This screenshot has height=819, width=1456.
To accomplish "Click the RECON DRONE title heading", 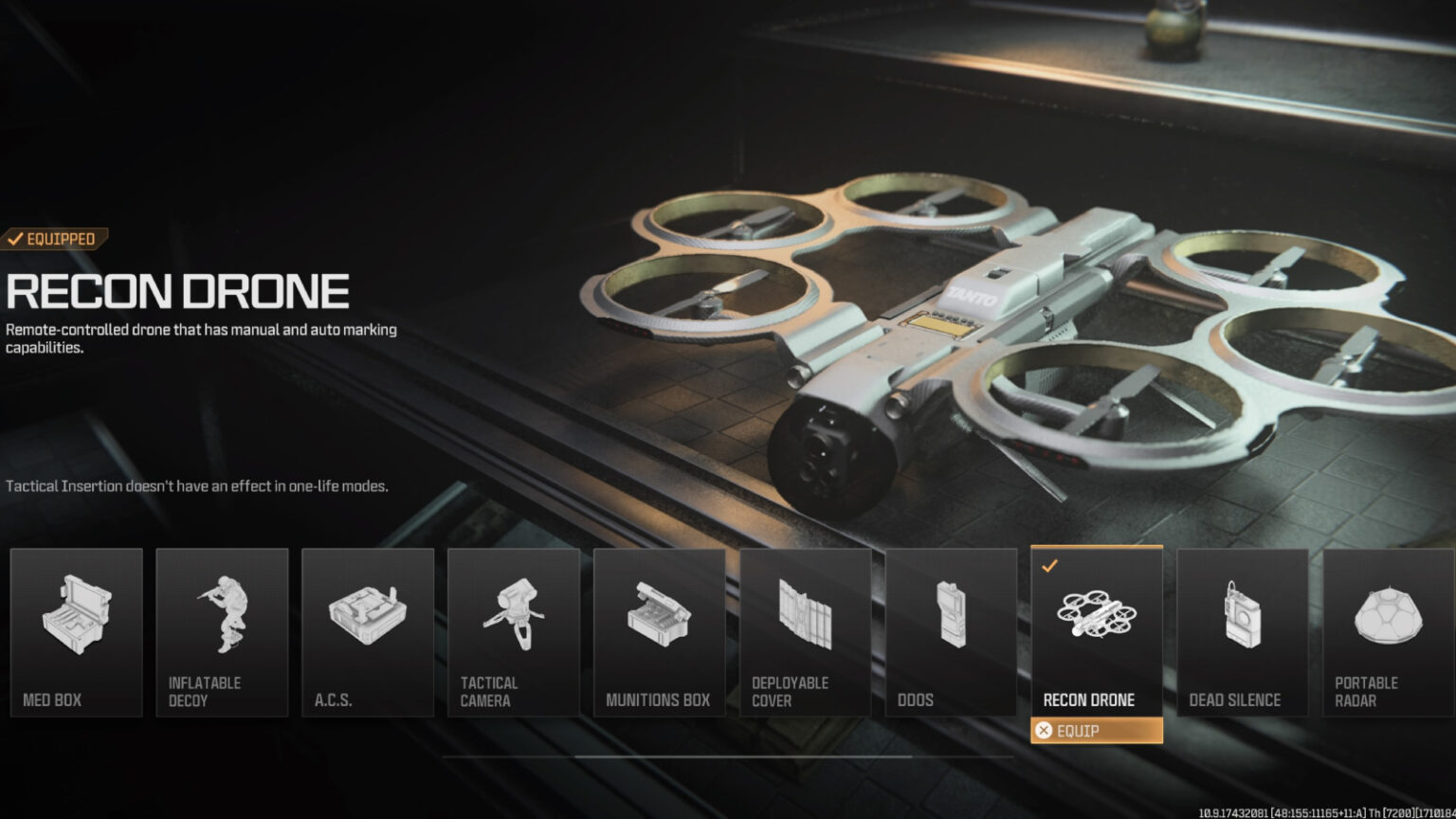I will click(175, 291).
